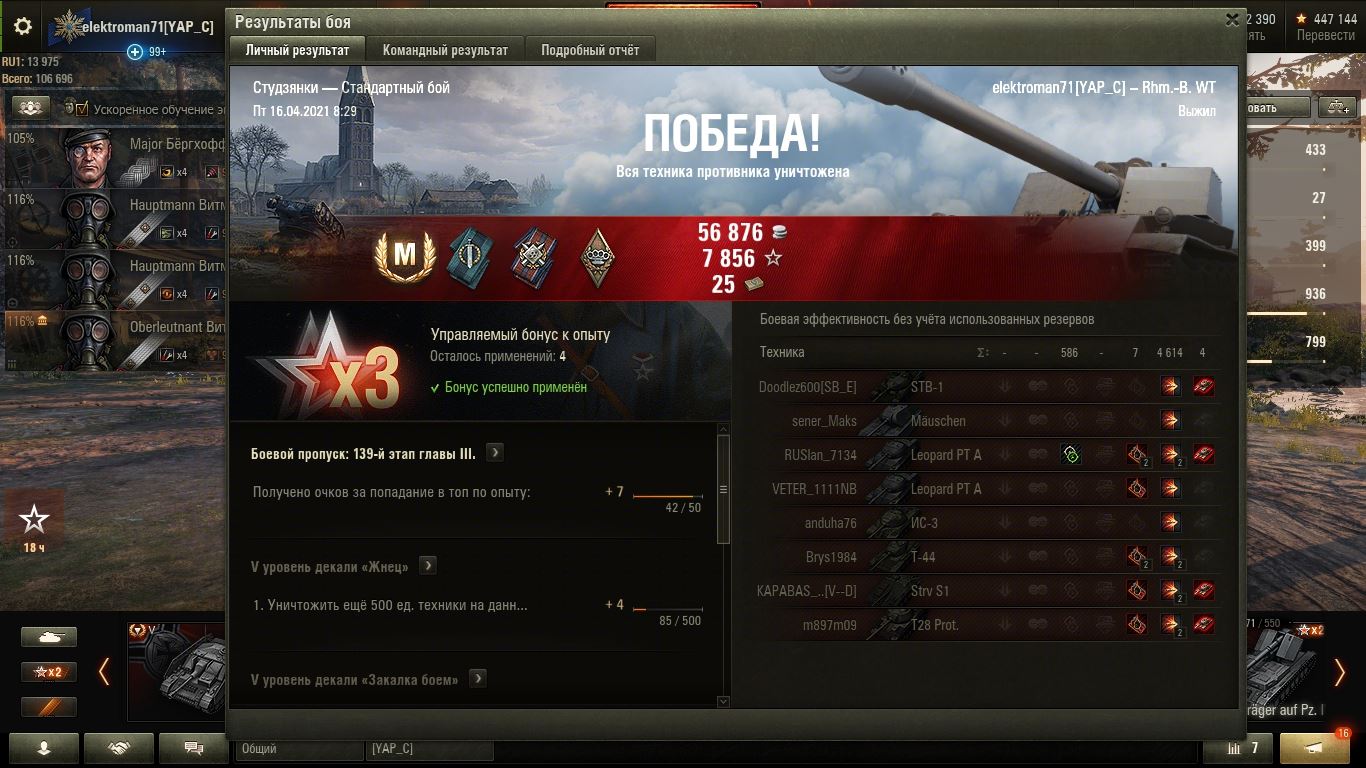Image resolution: width=1366 pixels, height=768 pixels.
Task: Switch to the Командный результат tab
Action: (x=445, y=50)
